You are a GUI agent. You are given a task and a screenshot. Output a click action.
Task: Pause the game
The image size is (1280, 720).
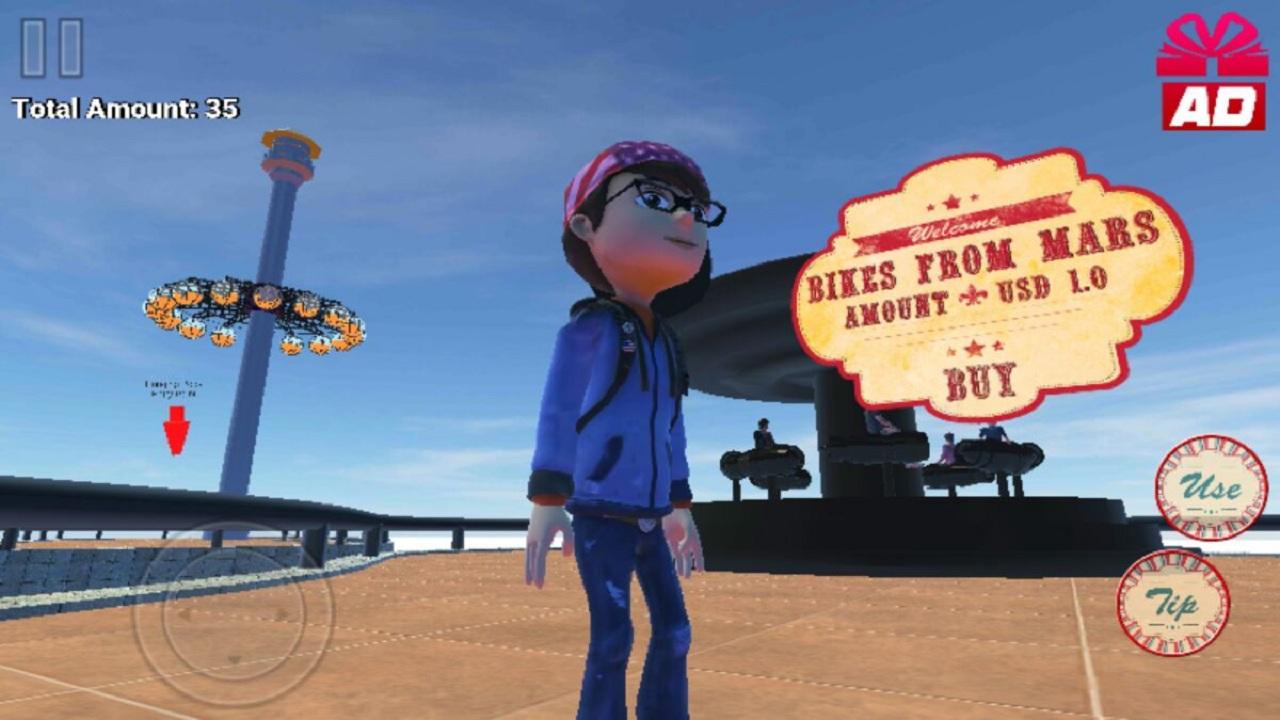(x=52, y=48)
